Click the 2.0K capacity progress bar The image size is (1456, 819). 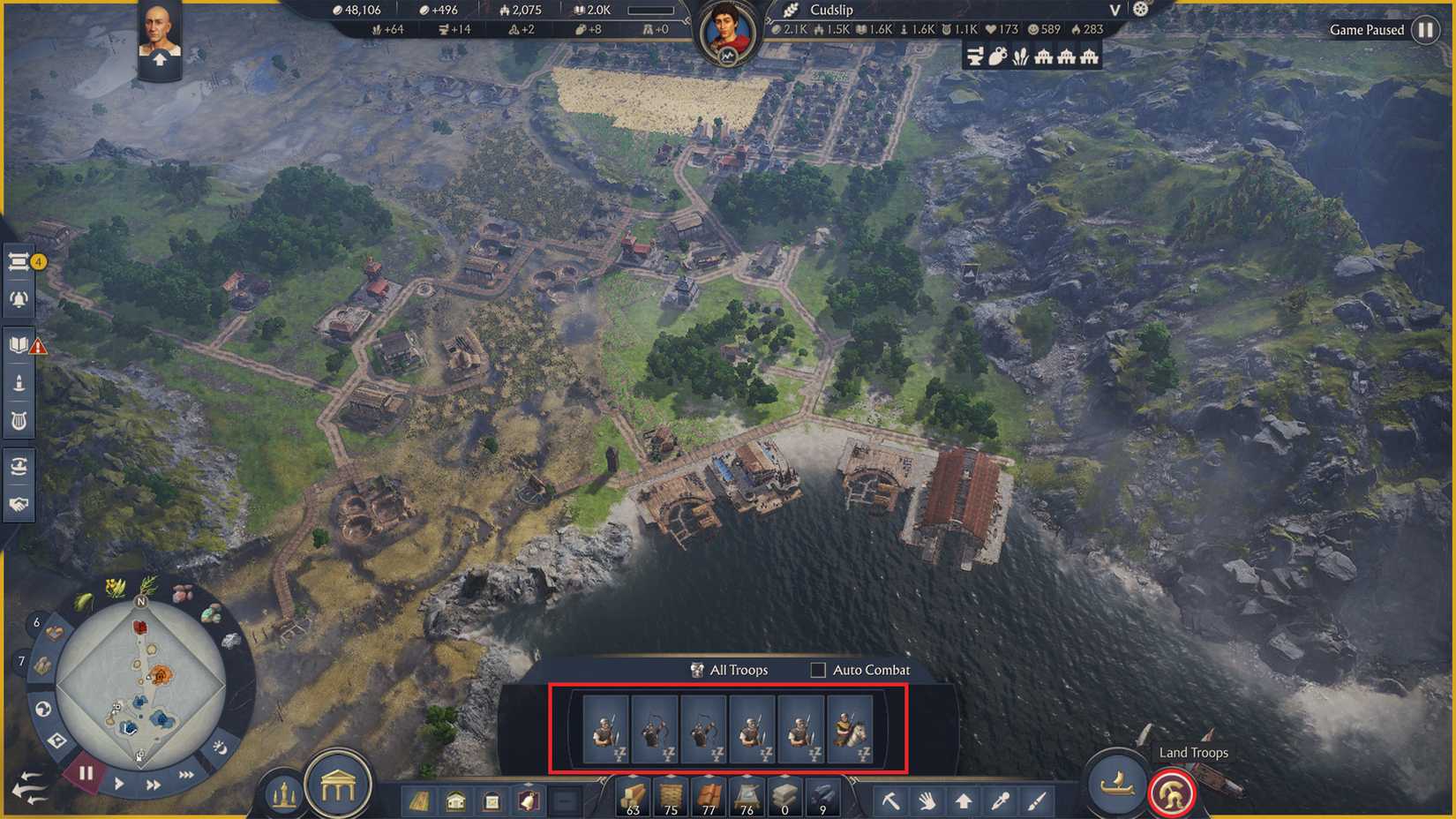coord(651,11)
